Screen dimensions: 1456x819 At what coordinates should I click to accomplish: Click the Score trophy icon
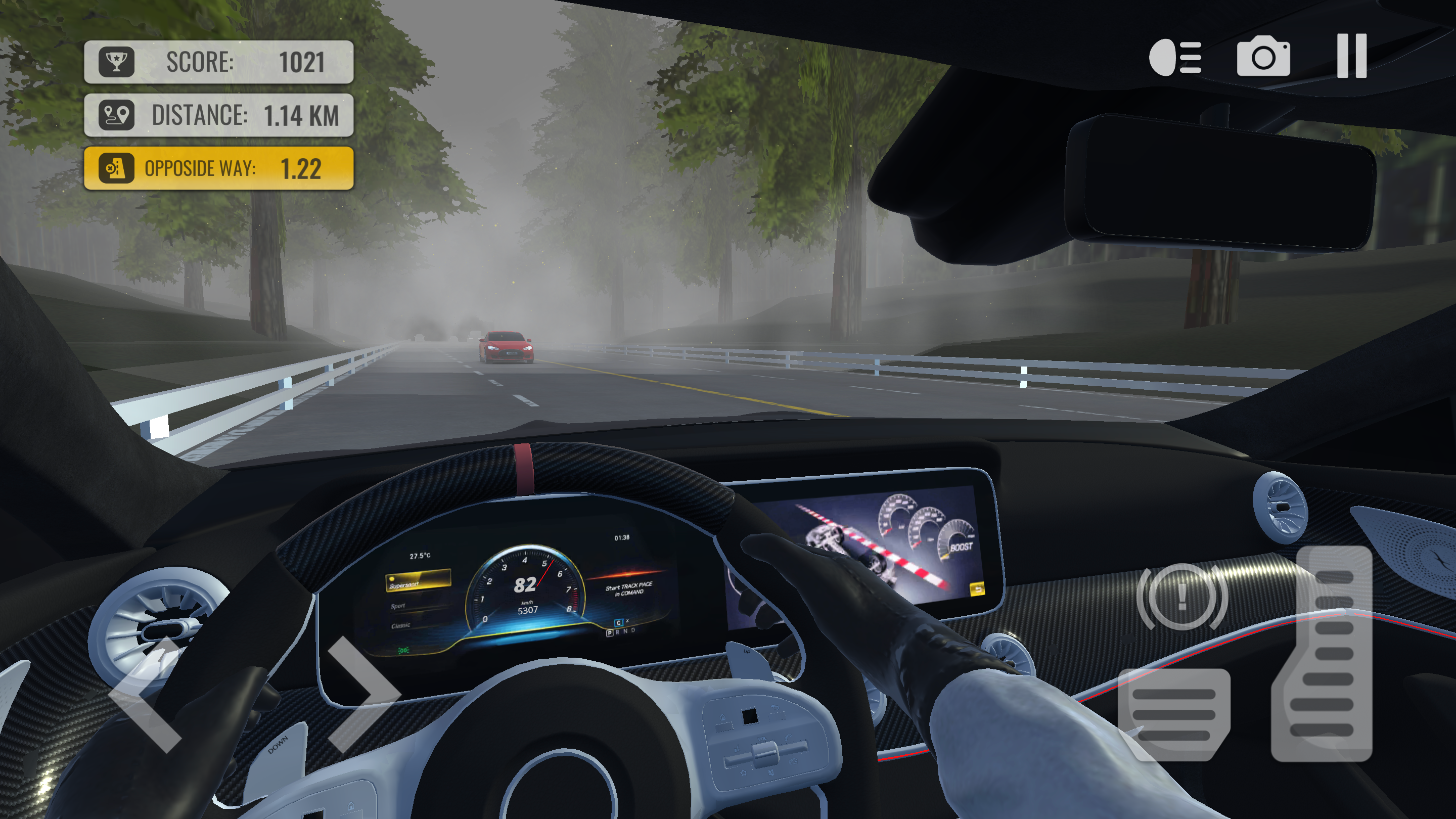click(x=117, y=61)
